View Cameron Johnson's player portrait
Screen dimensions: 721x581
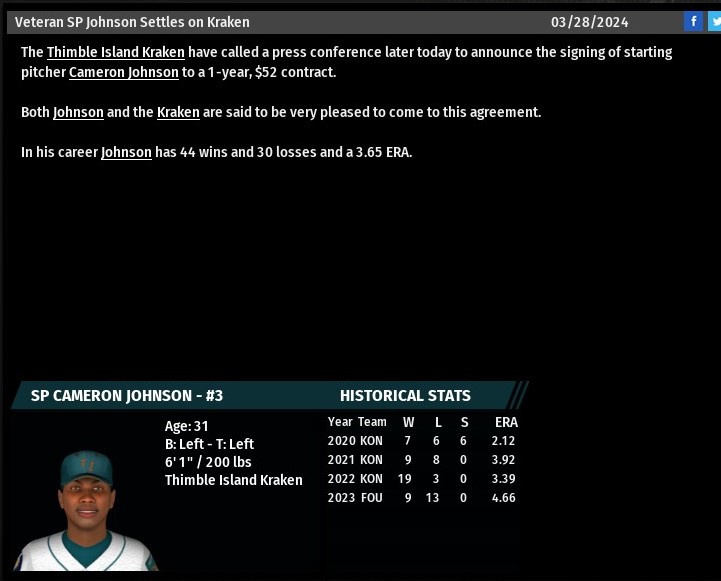(x=85, y=510)
